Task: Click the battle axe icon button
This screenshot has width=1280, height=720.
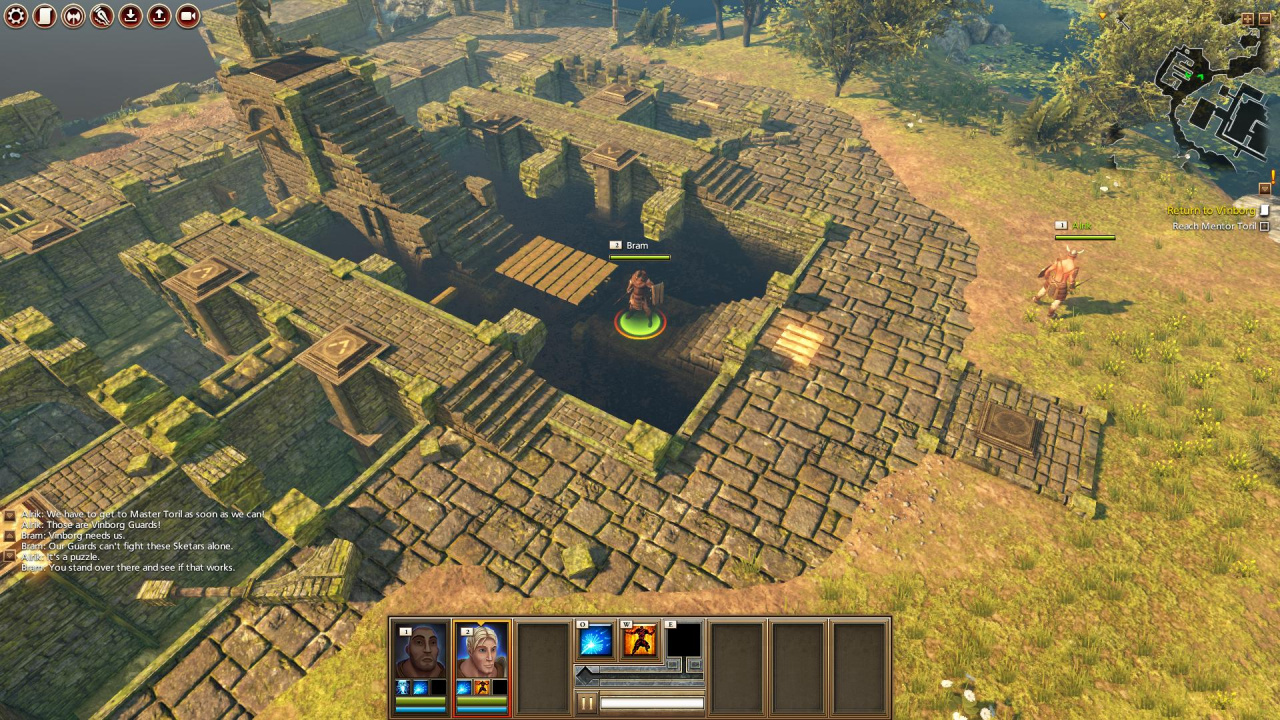Action: click(x=73, y=16)
